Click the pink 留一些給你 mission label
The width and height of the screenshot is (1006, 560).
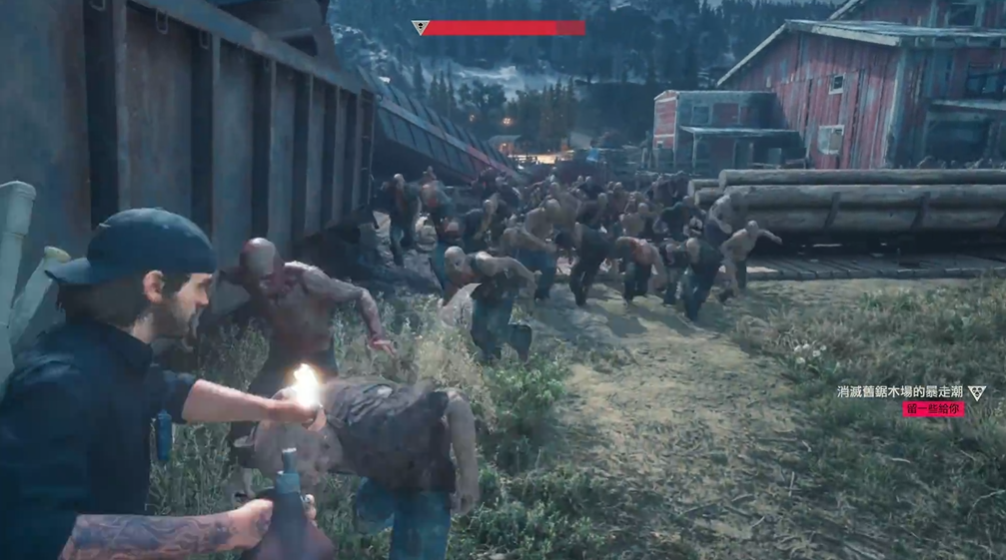pyautogui.click(x=933, y=409)
